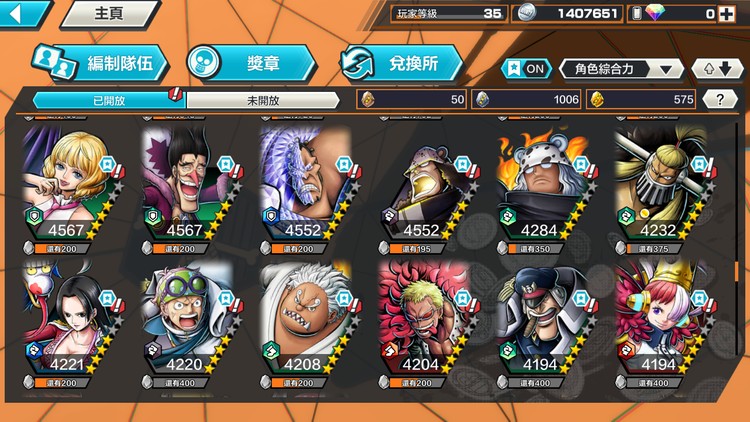Switch to the 未開放 locked tab
The height and width of the screenshot is (422, 750).
point(264,100)
